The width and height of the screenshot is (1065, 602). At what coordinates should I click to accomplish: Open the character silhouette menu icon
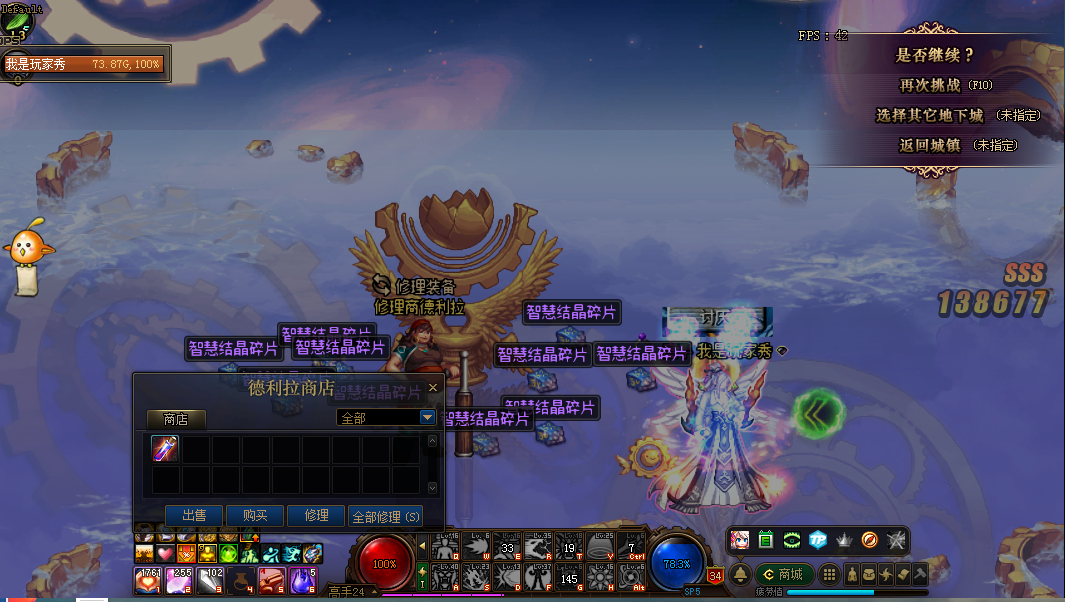click(851, 574)
